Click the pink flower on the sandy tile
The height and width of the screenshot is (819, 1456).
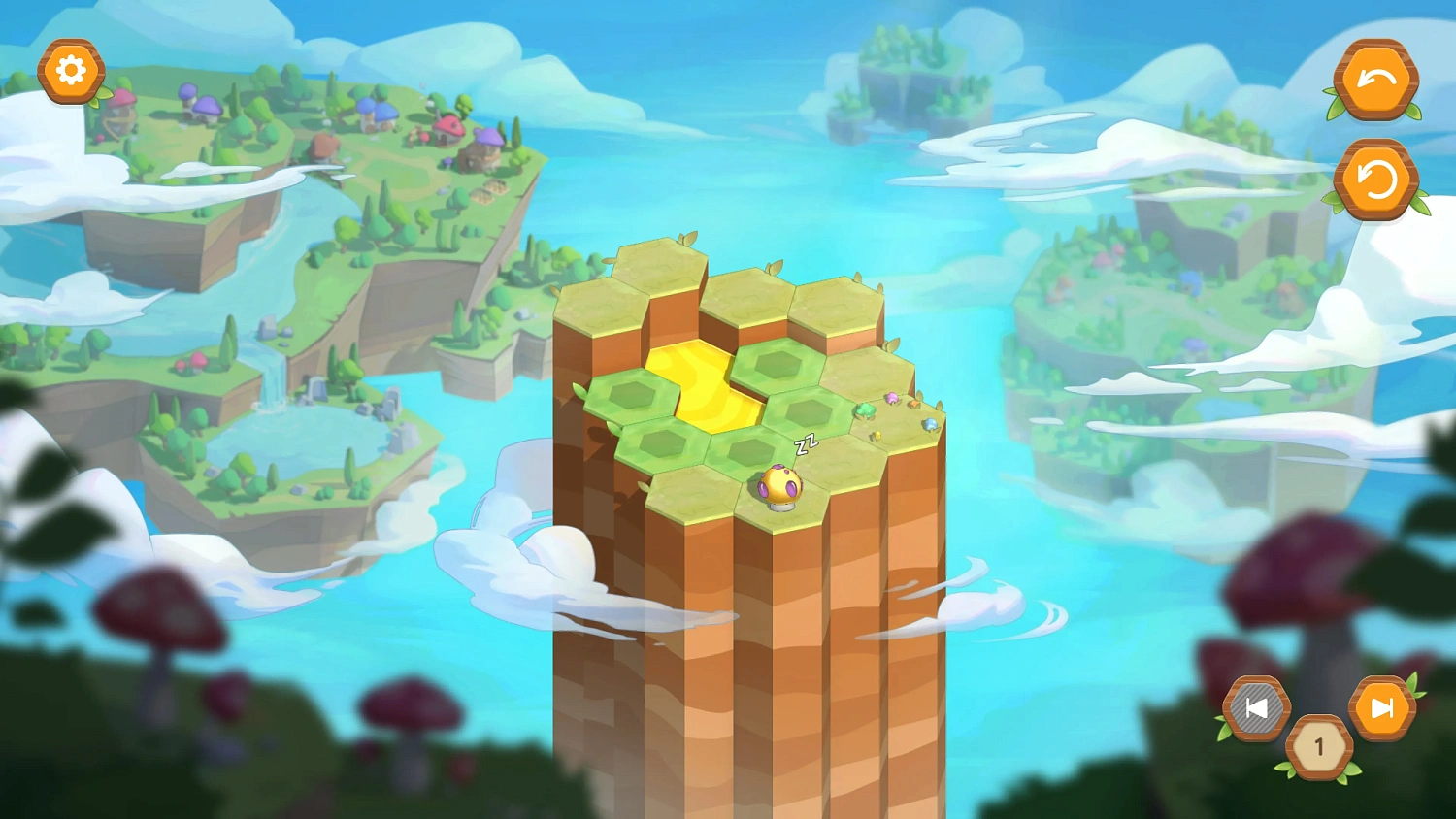(892, 398)
